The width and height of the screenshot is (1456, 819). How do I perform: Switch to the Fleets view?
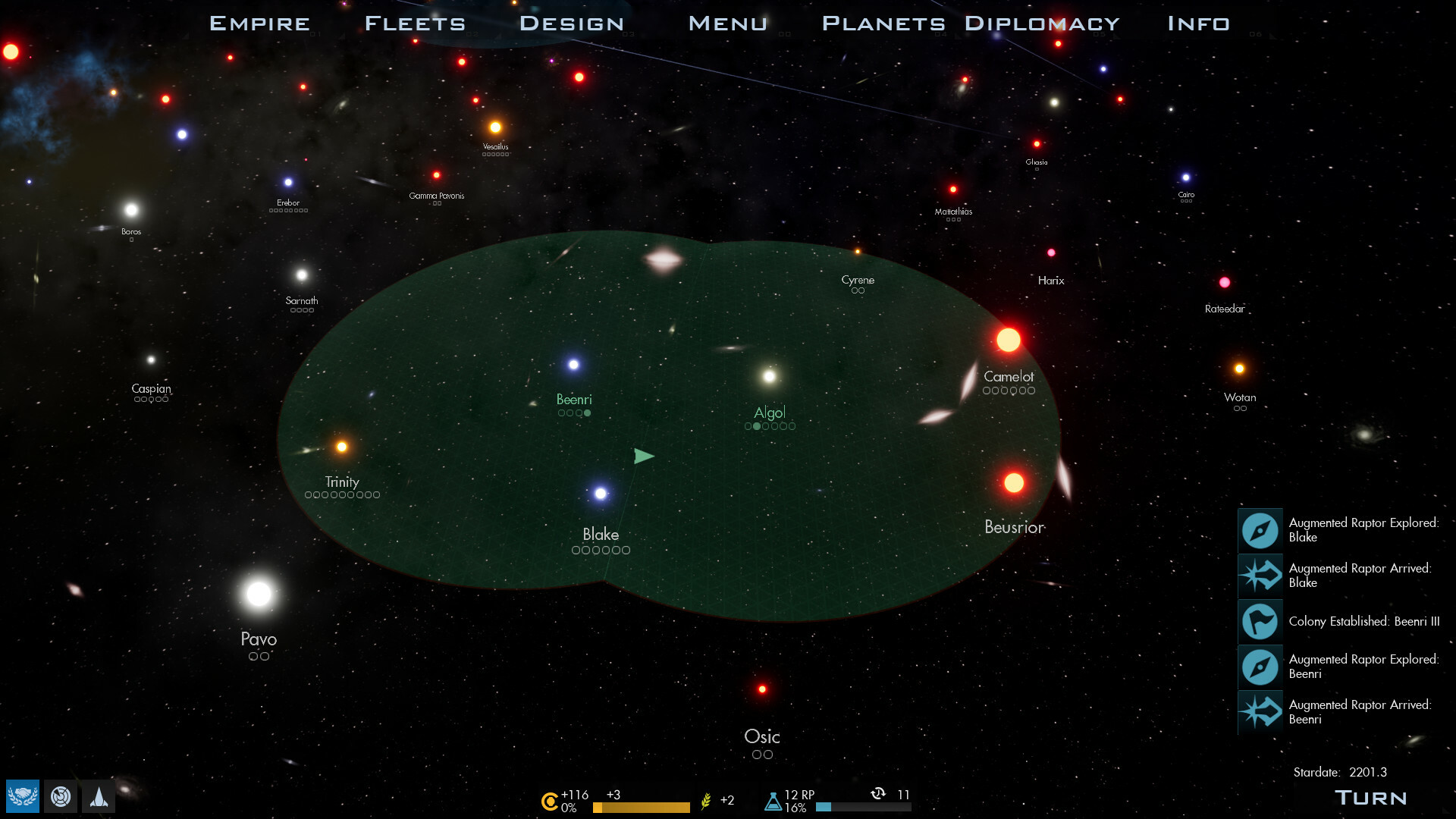pos(414,23)
